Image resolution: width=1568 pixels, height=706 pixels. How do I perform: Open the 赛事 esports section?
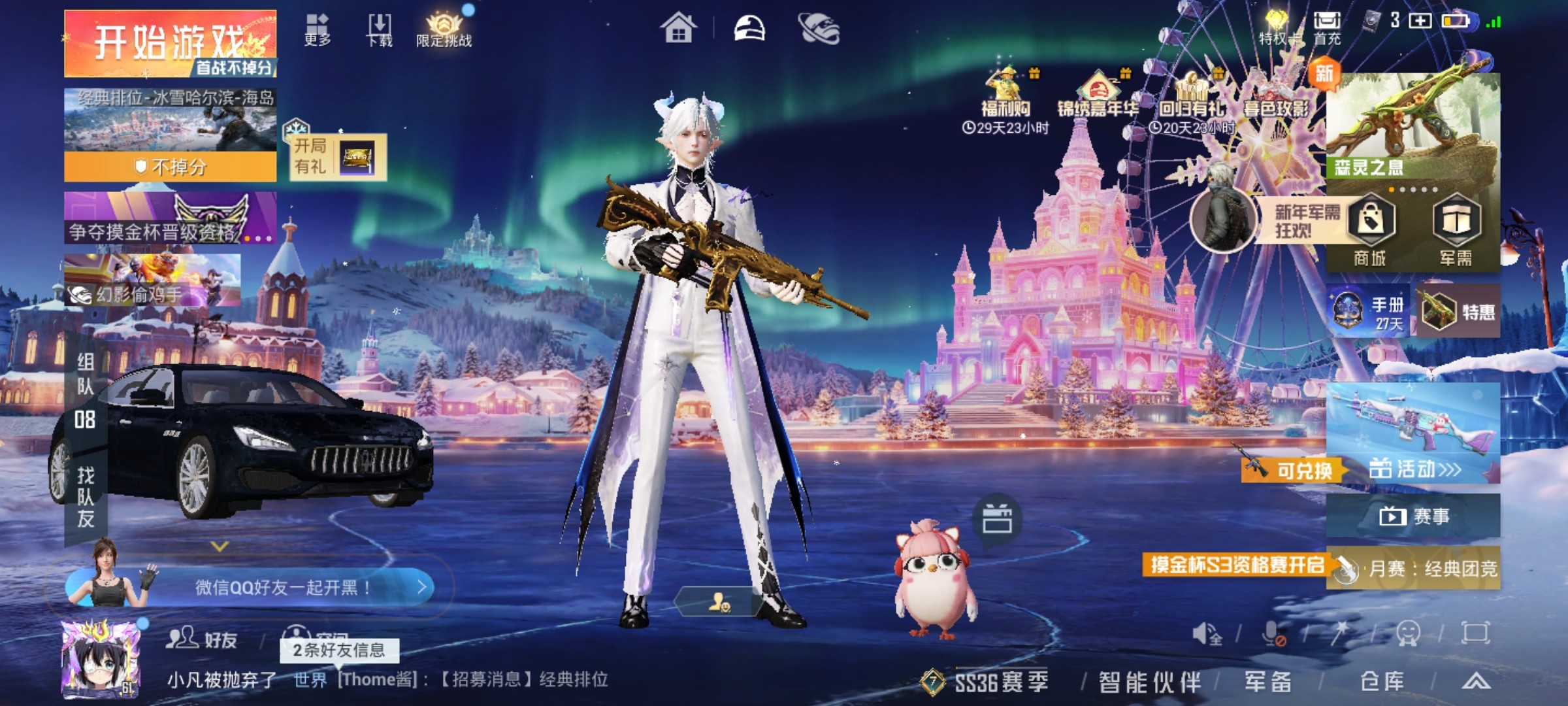[1413, 516]
